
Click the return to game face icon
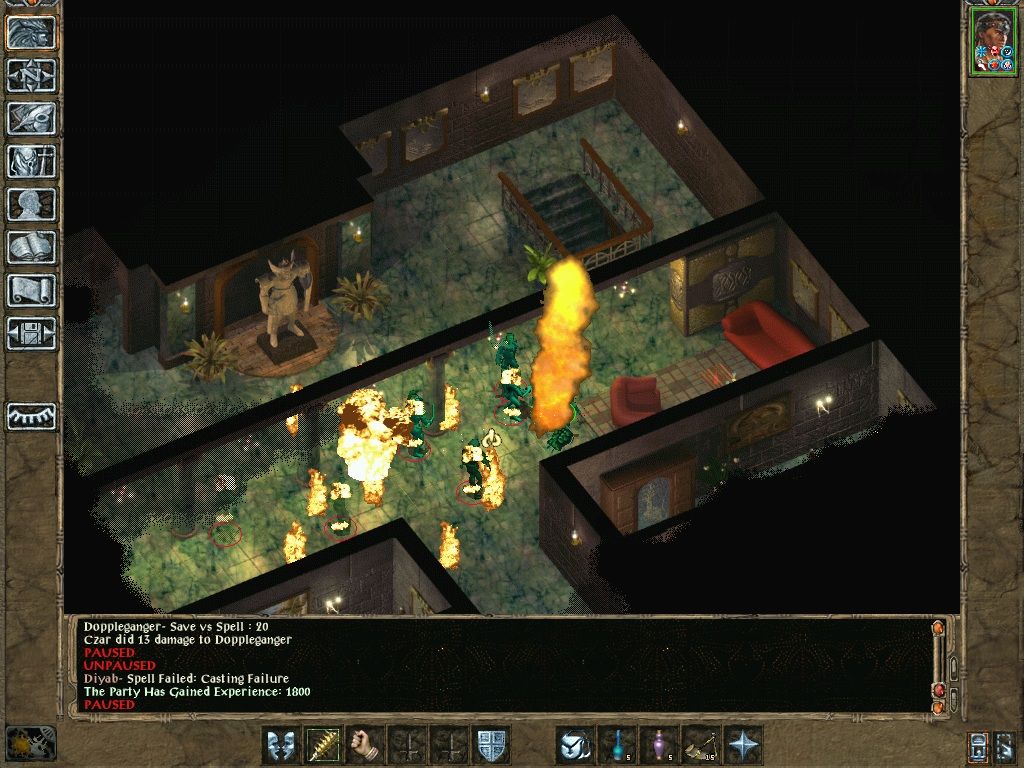click(x=32, y=32)
